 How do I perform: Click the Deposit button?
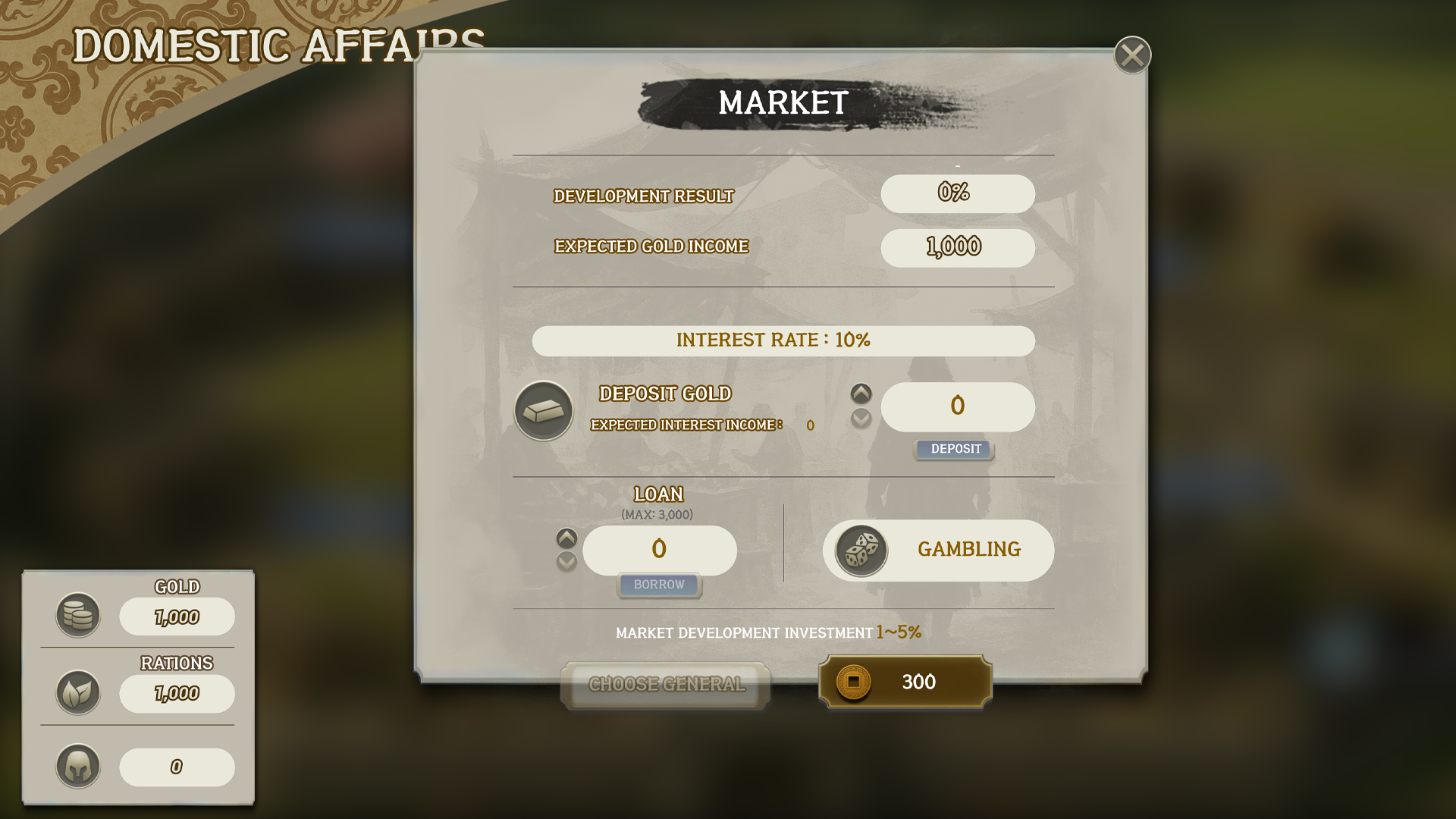click(x=955, y=449)
